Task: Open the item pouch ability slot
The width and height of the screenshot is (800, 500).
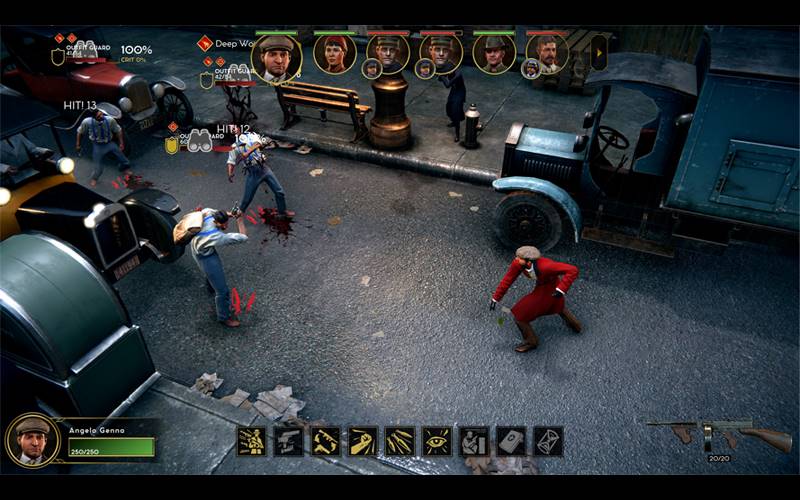Action: (511, 441)
